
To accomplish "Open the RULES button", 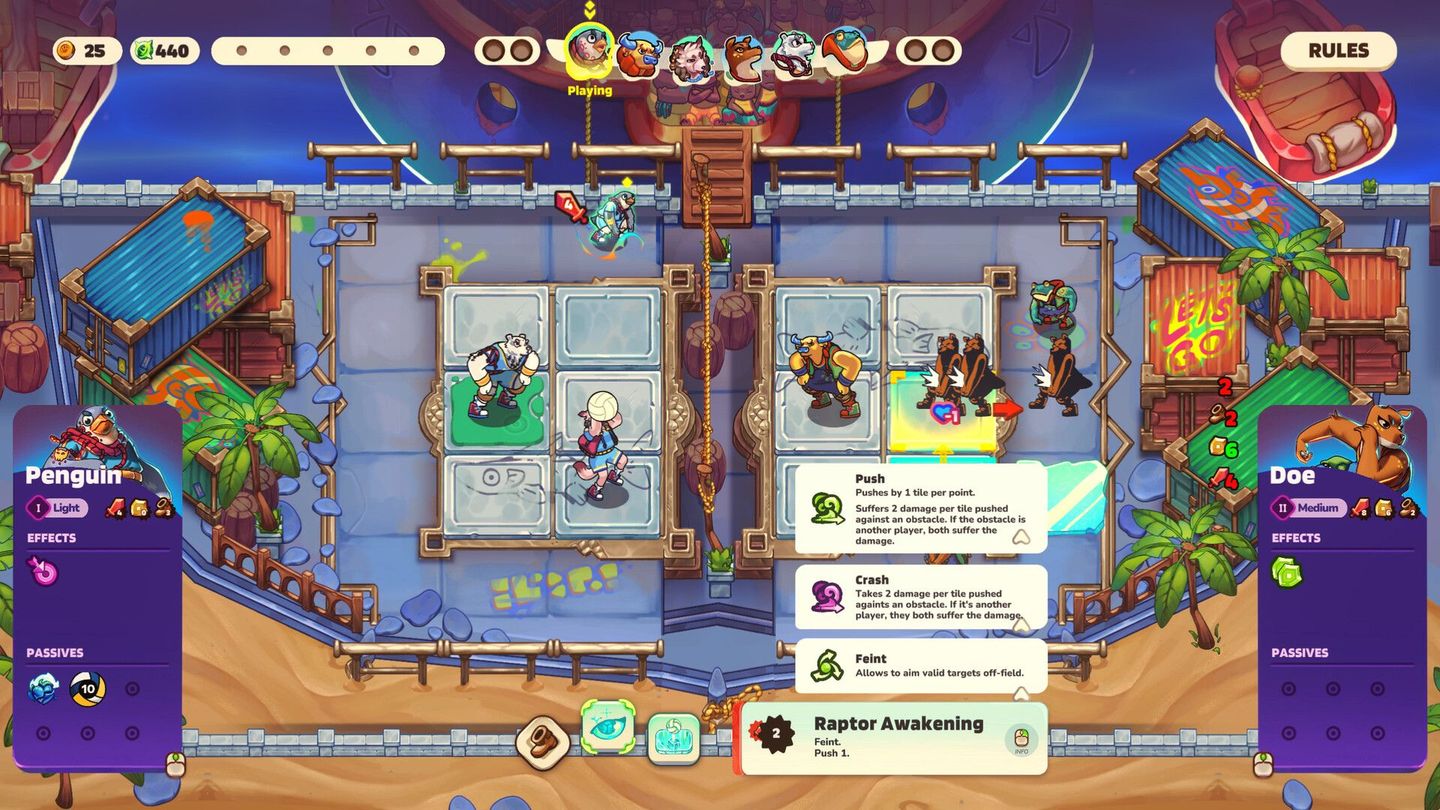I will coord(1338,50).
